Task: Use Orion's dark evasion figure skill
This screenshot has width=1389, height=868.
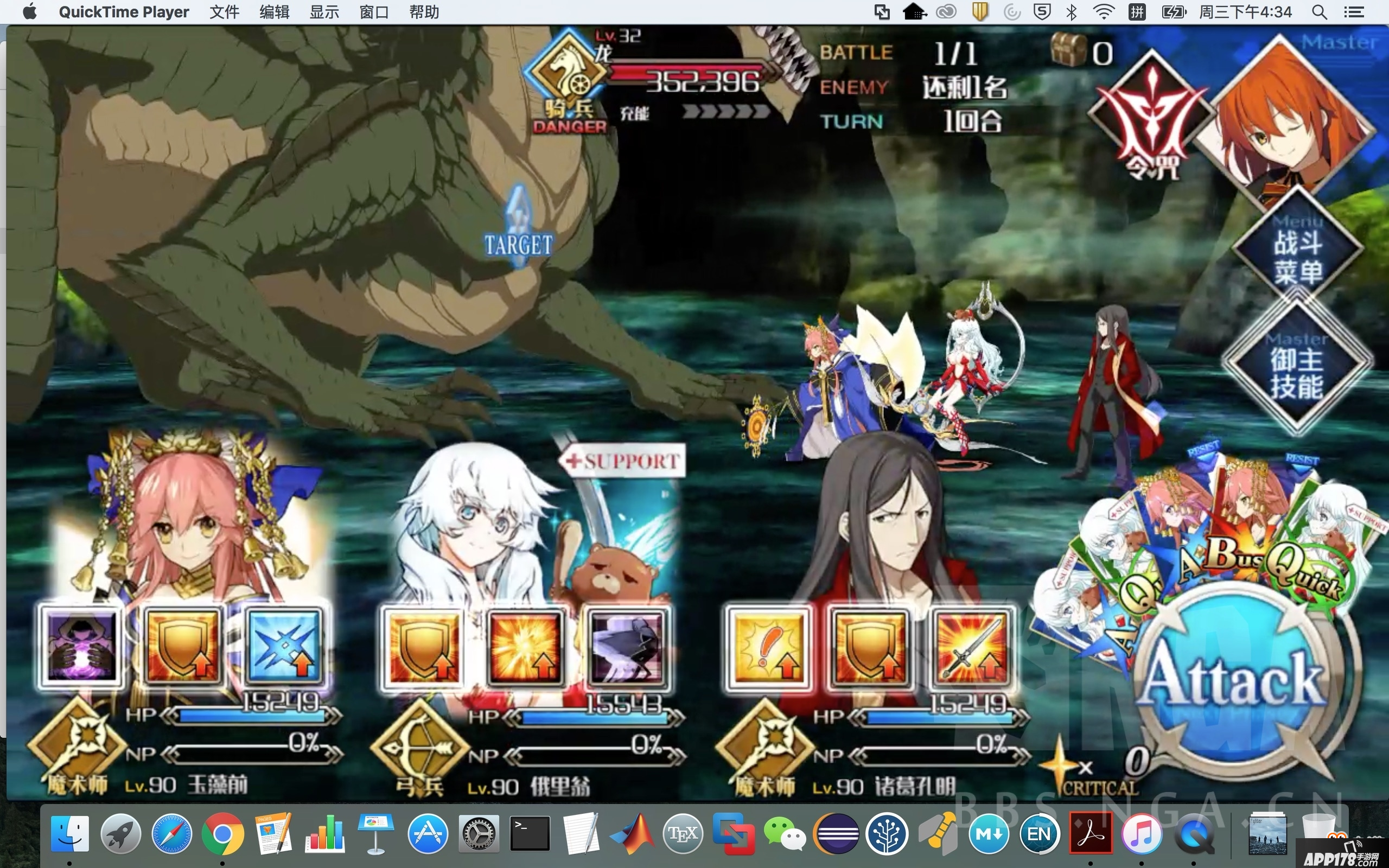Action: [x=627, y=647]
